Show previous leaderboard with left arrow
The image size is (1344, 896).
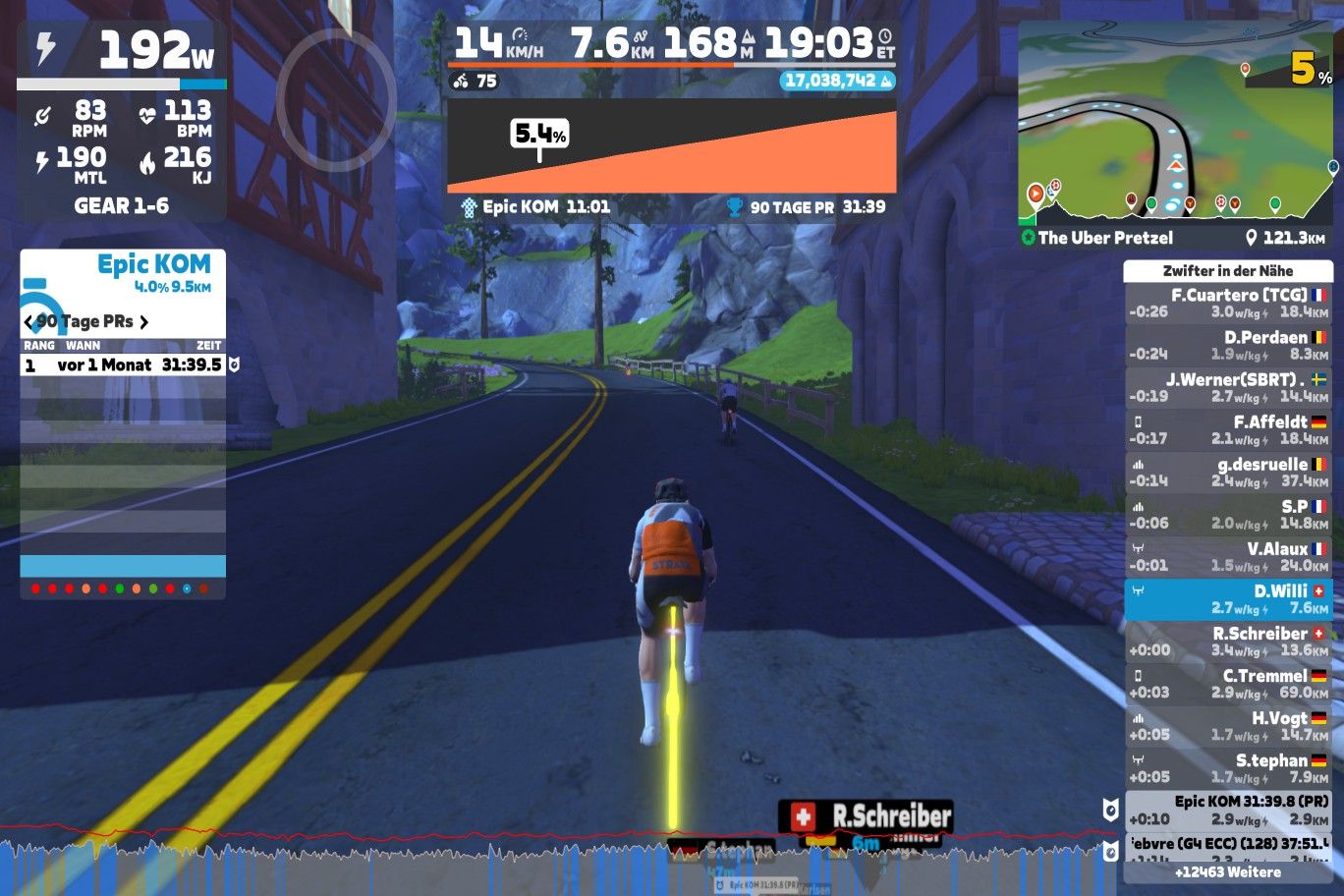click(28, 321)
